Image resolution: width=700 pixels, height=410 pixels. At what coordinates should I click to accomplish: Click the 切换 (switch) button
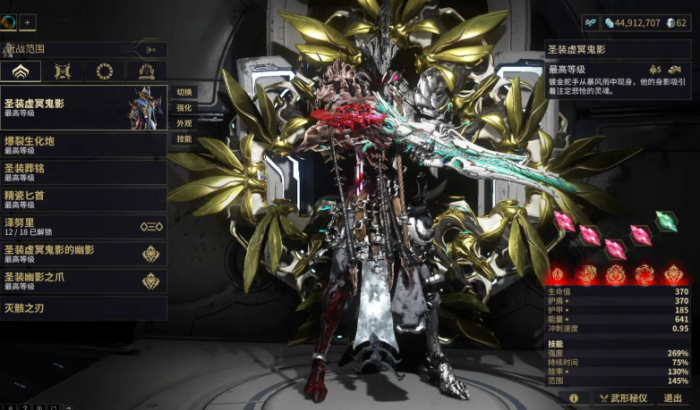184,92
